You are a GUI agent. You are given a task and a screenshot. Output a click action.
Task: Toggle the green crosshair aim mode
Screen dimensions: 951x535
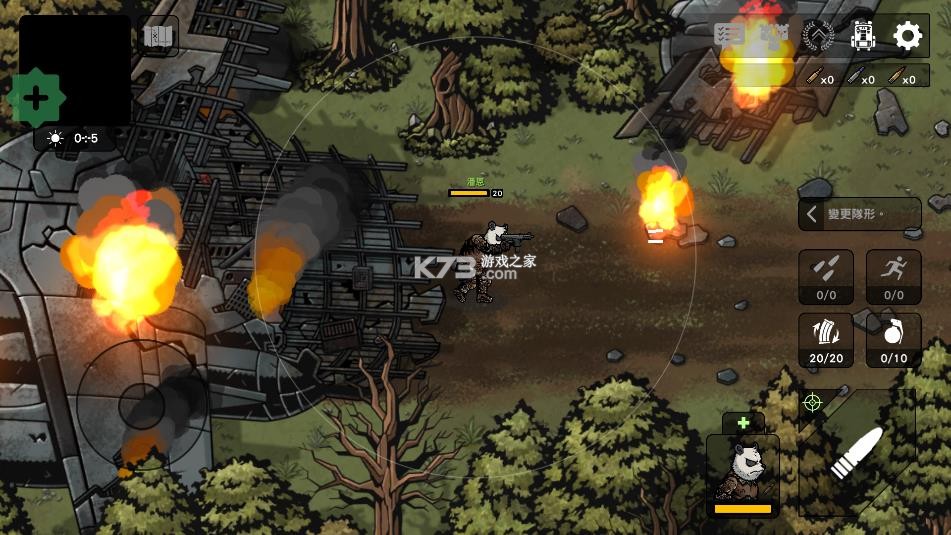click(x=812, y=403)
